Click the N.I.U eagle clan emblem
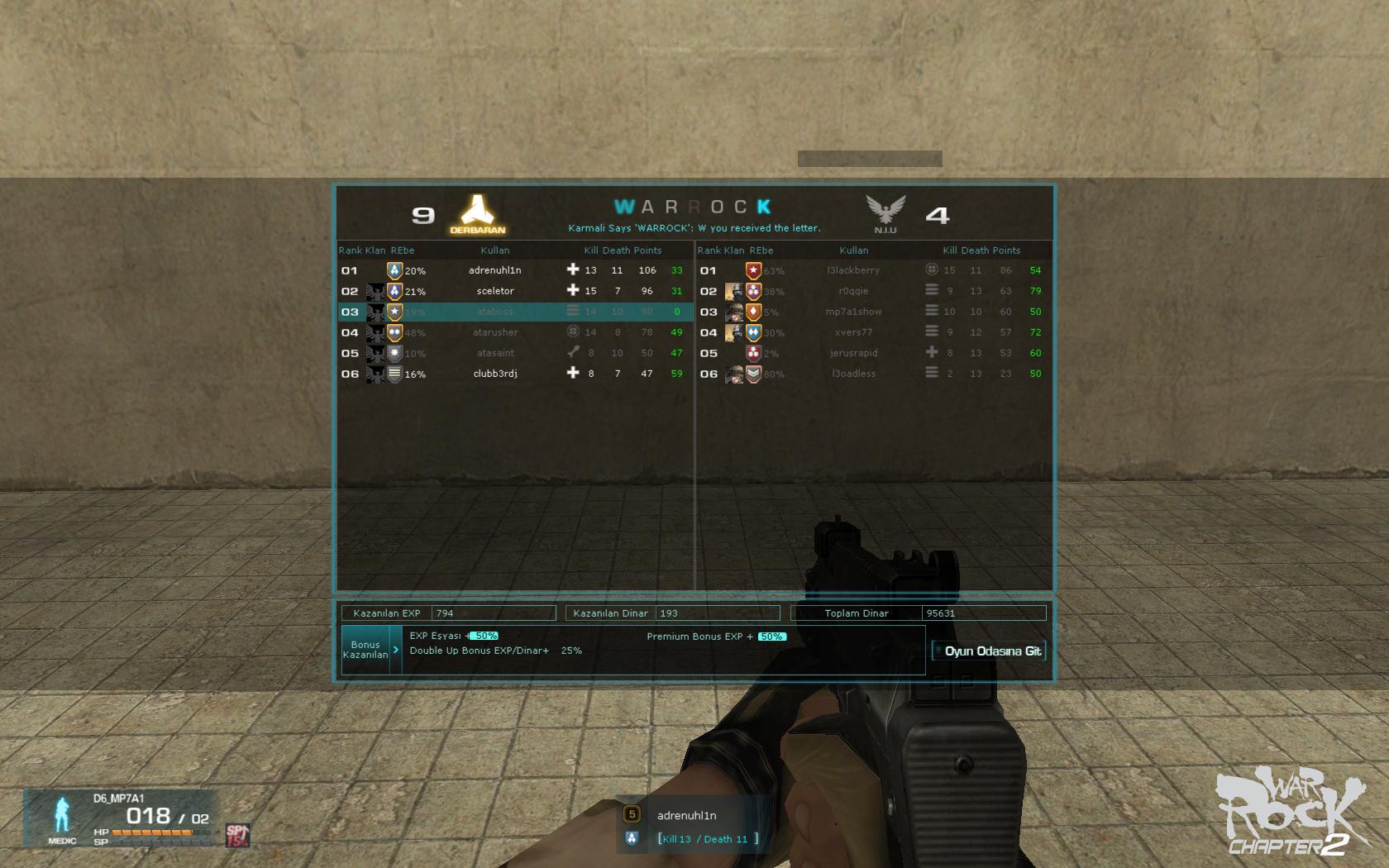The height and width of the screenshot is (868, 1389). 885,212
